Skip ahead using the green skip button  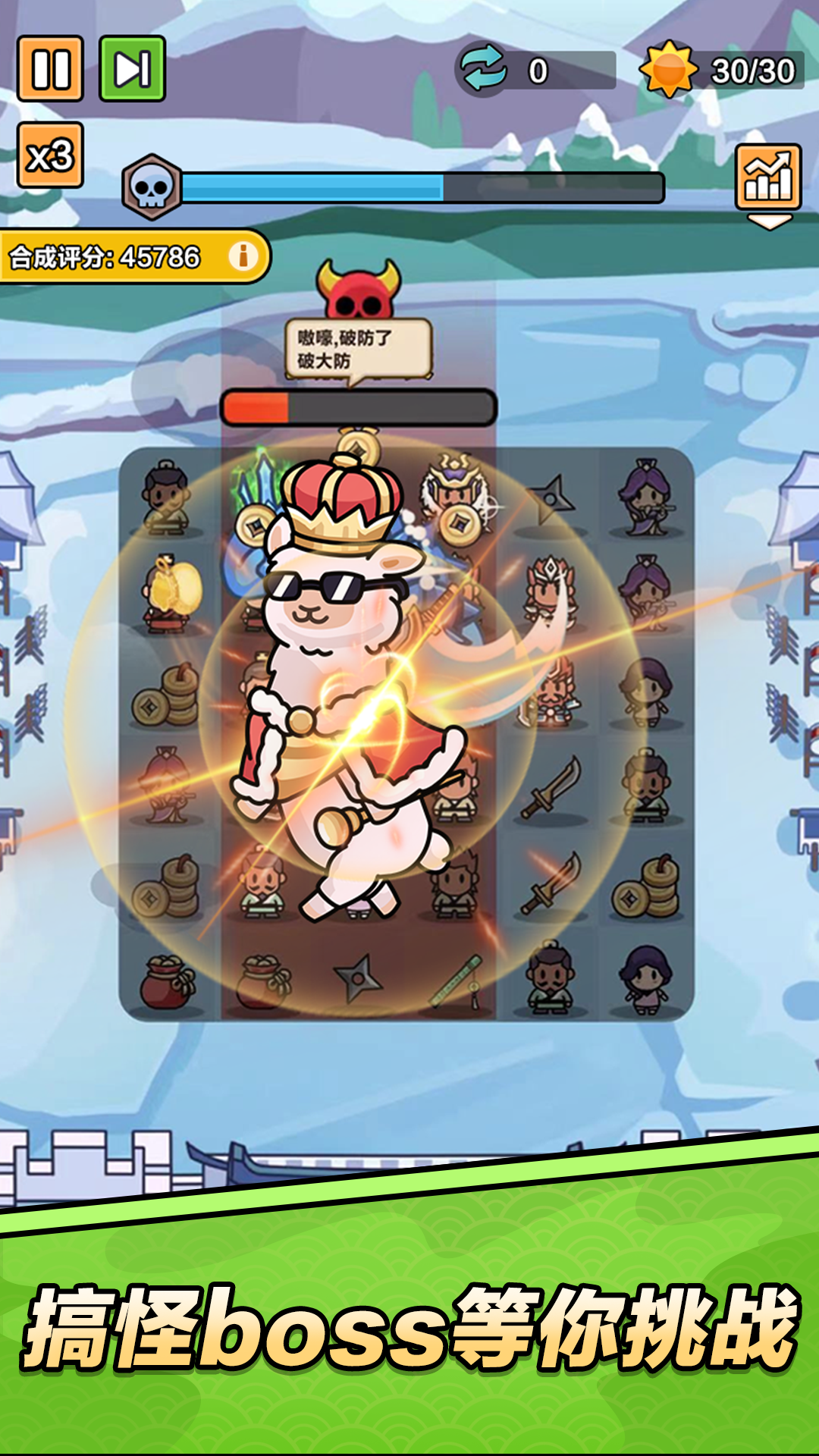[x=133, y=69]
